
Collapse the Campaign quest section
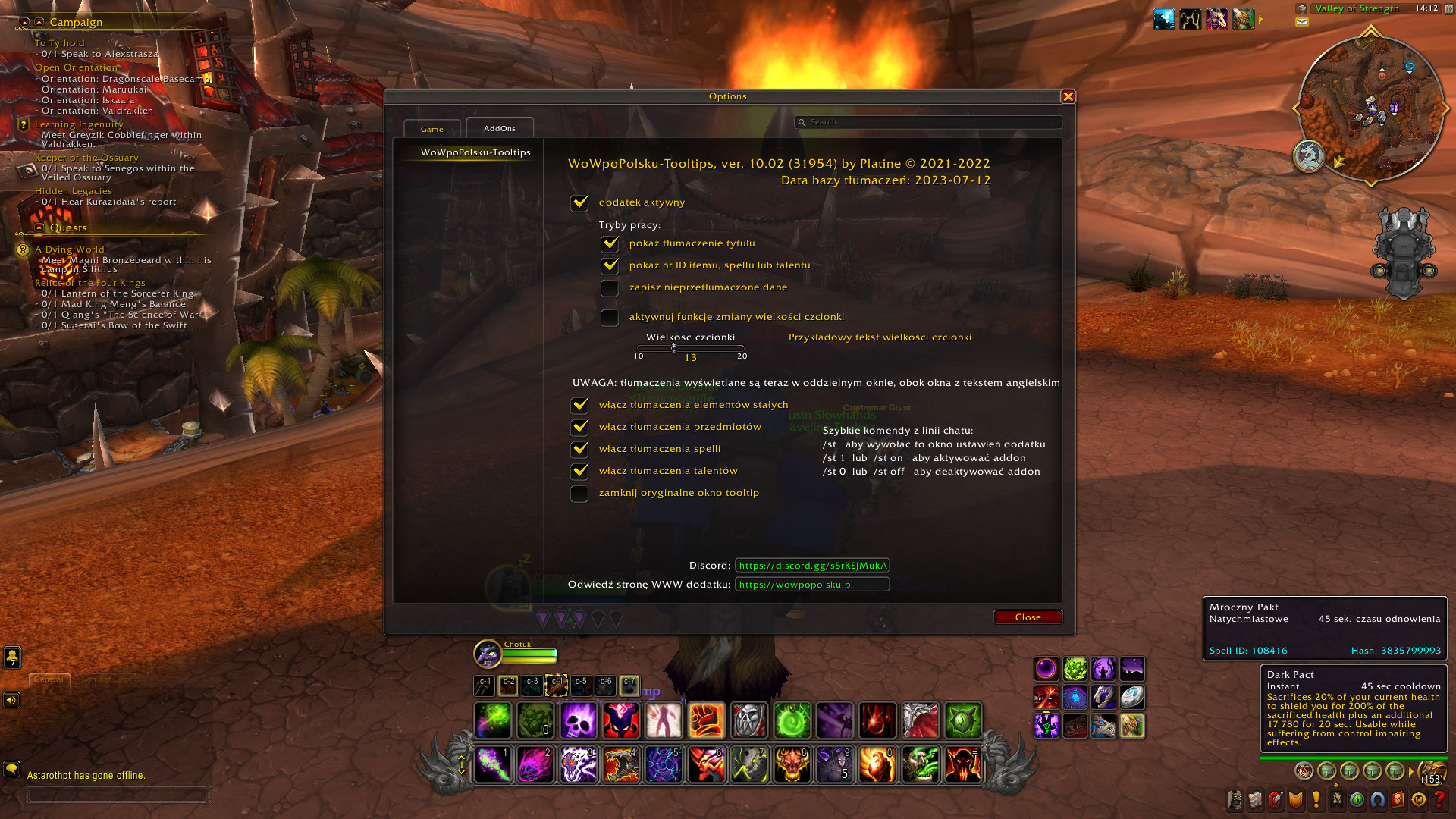(x=39, y=22)
